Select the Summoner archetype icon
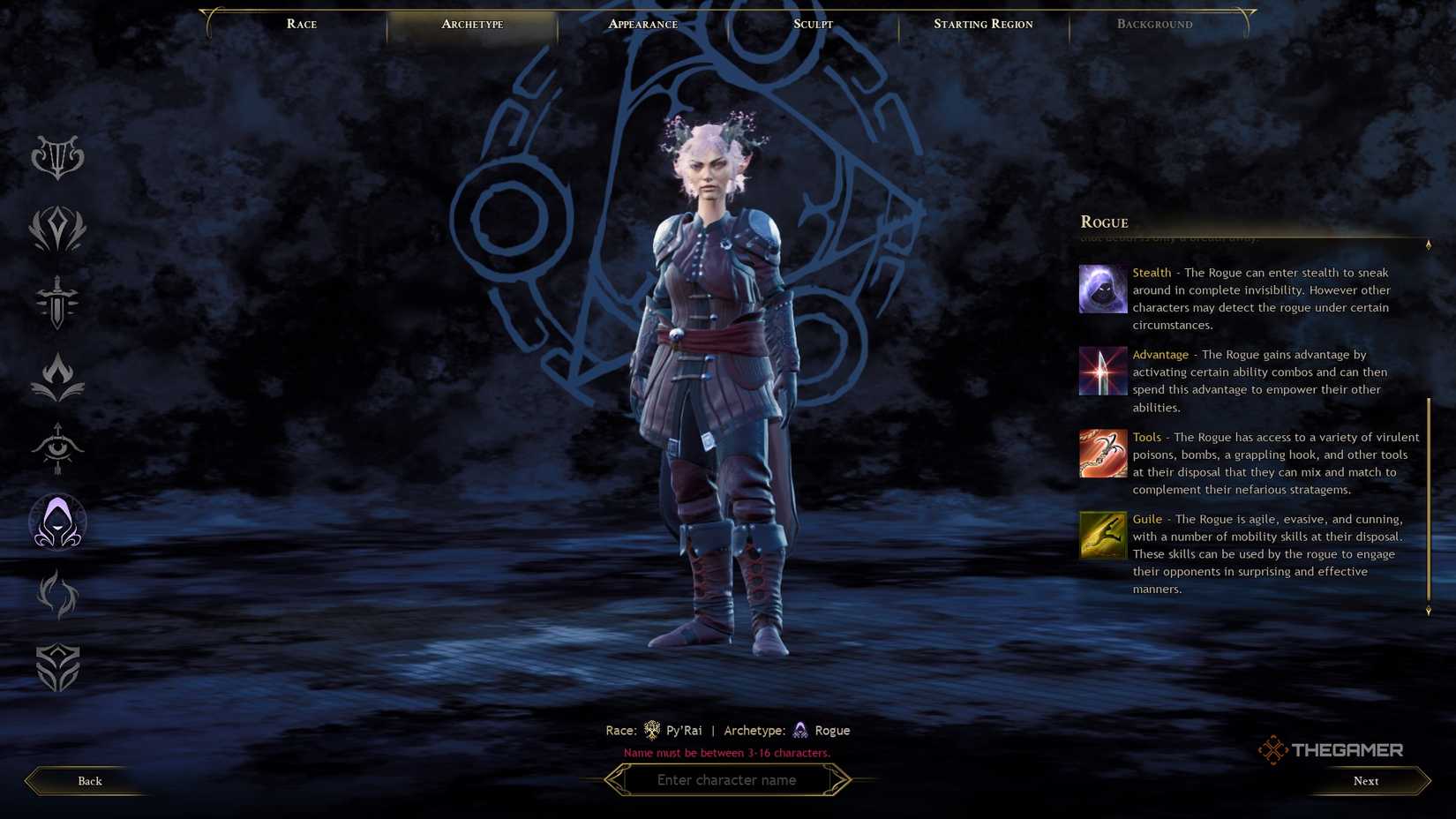 pos(58,595)
